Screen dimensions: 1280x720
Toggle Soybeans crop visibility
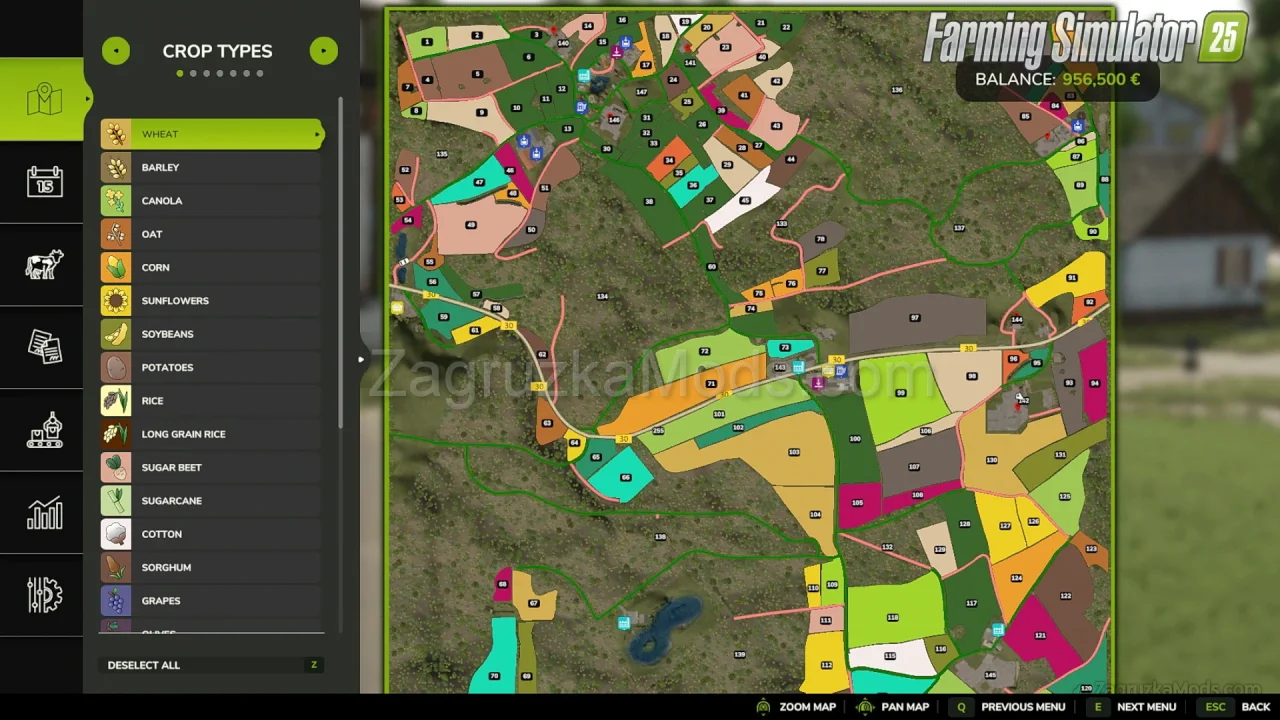[211, 334]
